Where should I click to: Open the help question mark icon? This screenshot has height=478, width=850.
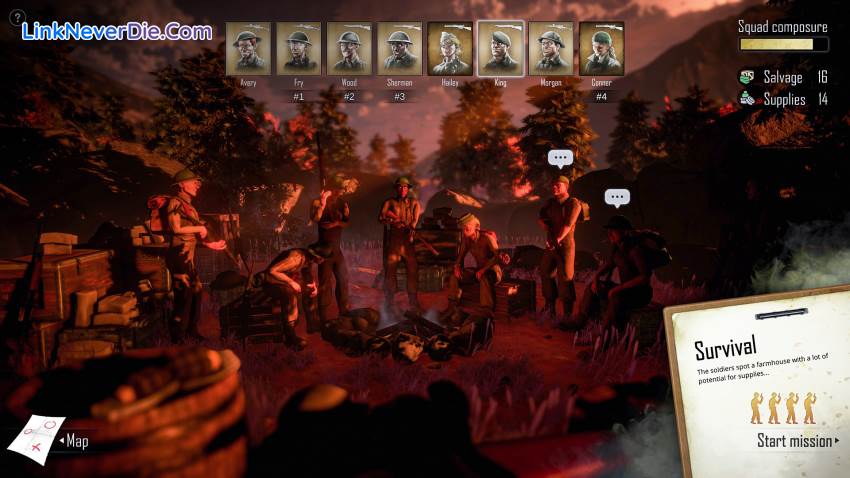(x=16, y=18)
